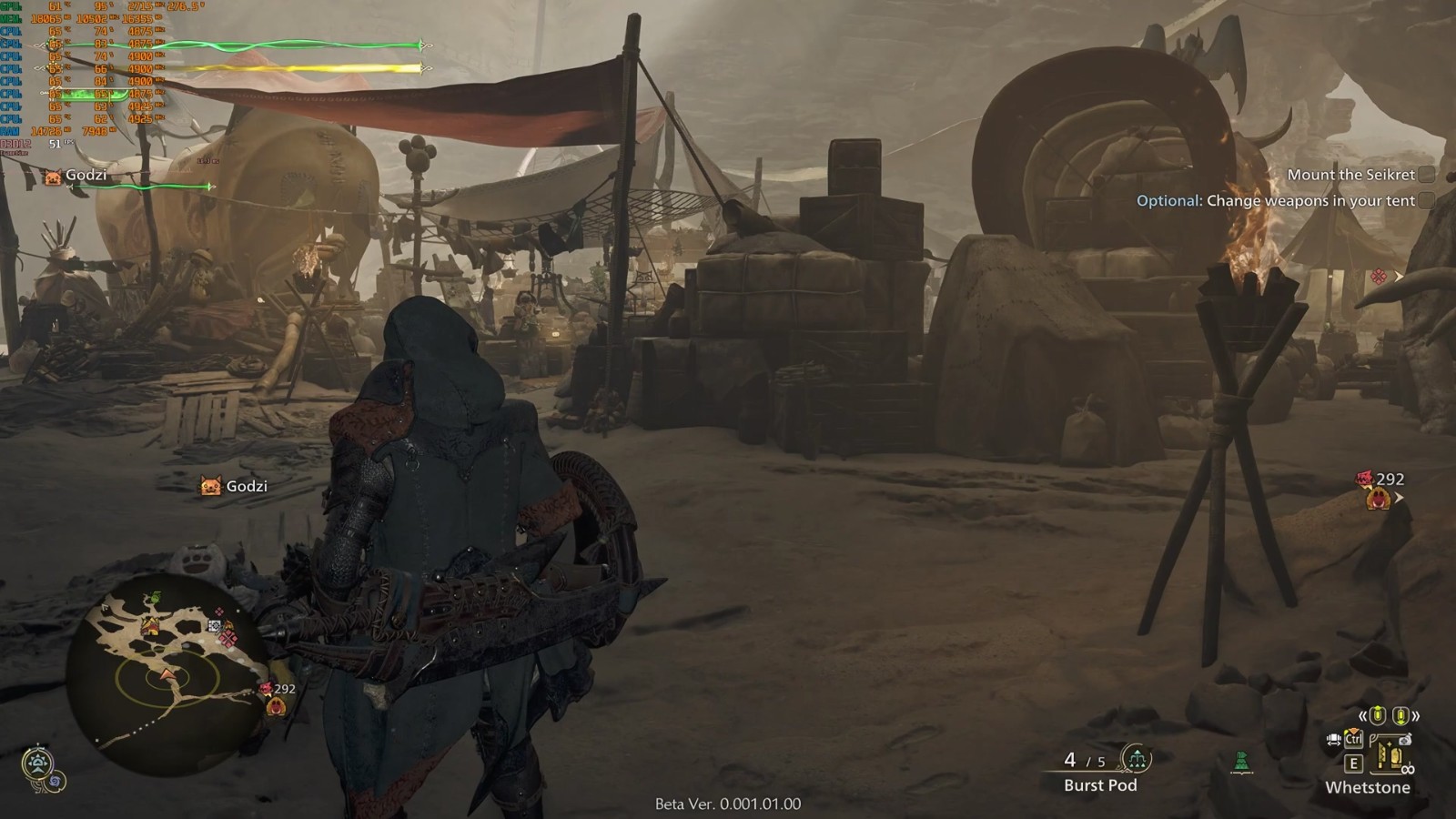This screenshot has width=1456, height=819.
Task: Tick the checkbox beside Mount the Seikret
Action: pos(1426,175)
